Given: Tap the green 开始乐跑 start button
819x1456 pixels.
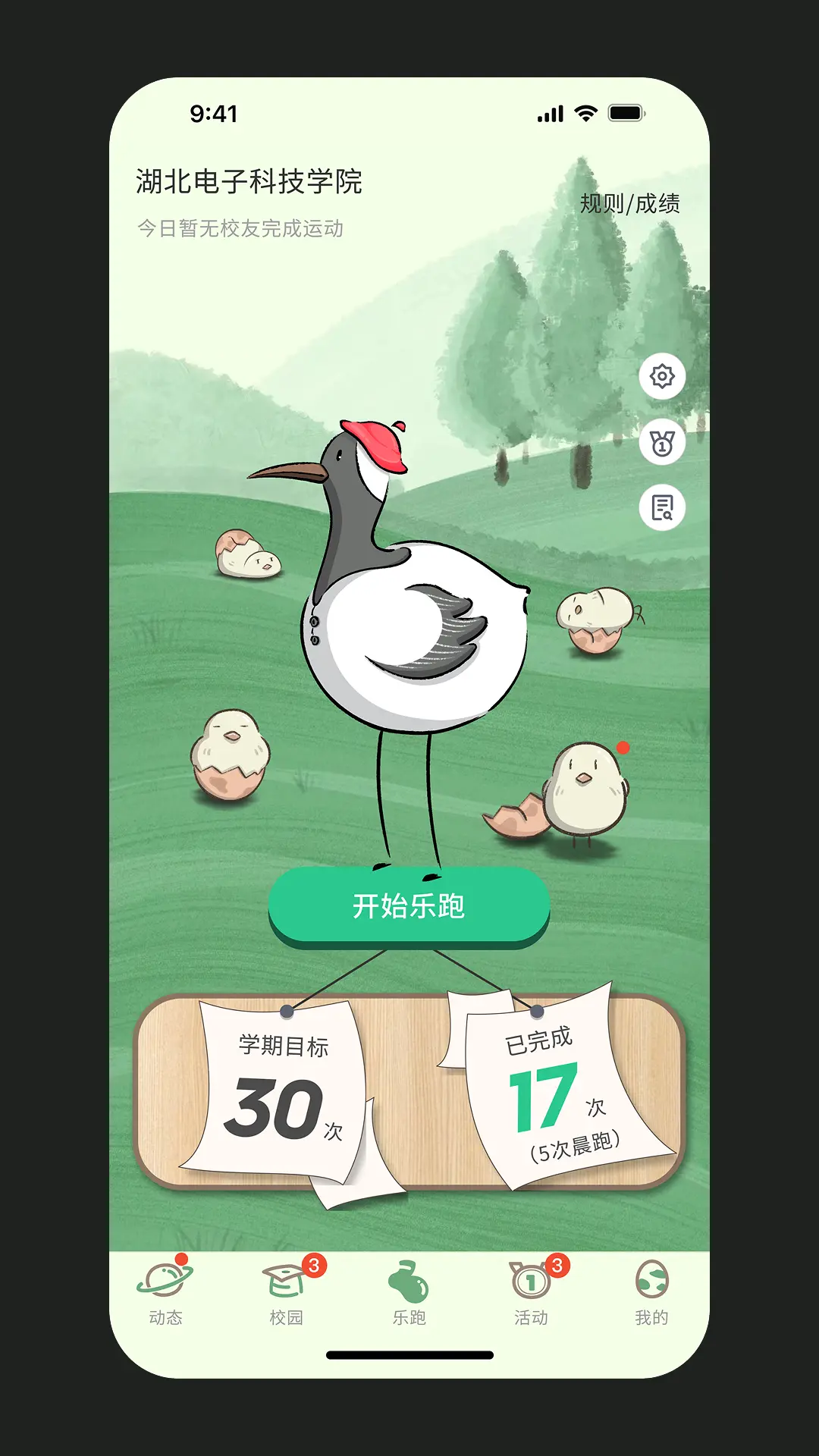Looking at the screenshot, I should (x=409, y=906).
